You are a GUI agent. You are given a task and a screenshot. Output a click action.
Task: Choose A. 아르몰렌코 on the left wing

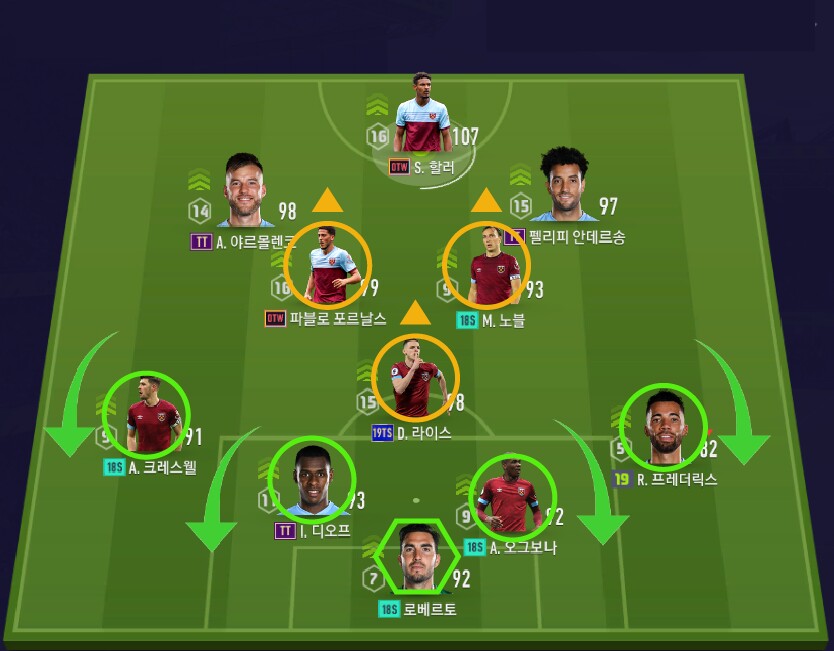click(x=243, y=193)
